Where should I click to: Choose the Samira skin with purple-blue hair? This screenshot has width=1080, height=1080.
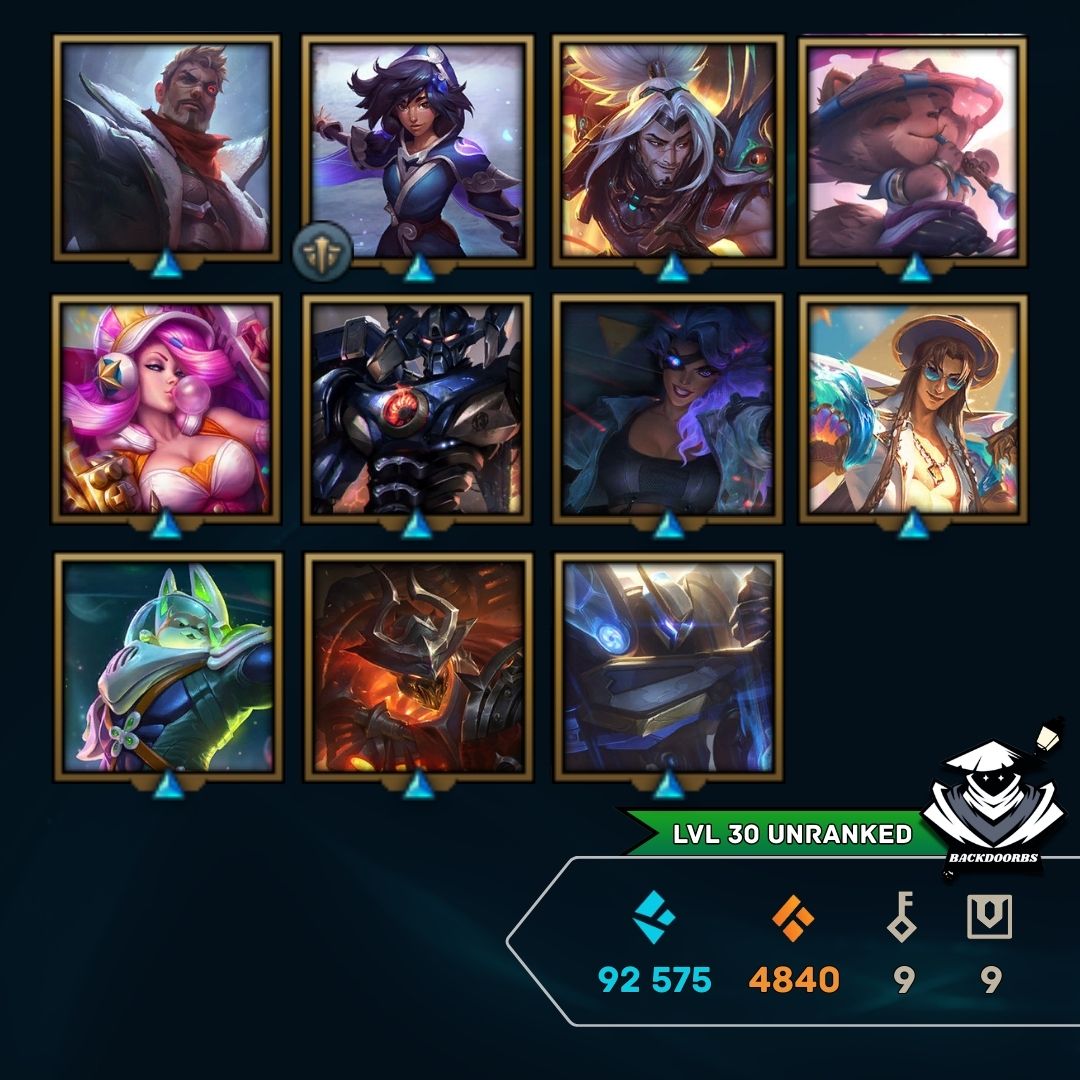[667, 408]
